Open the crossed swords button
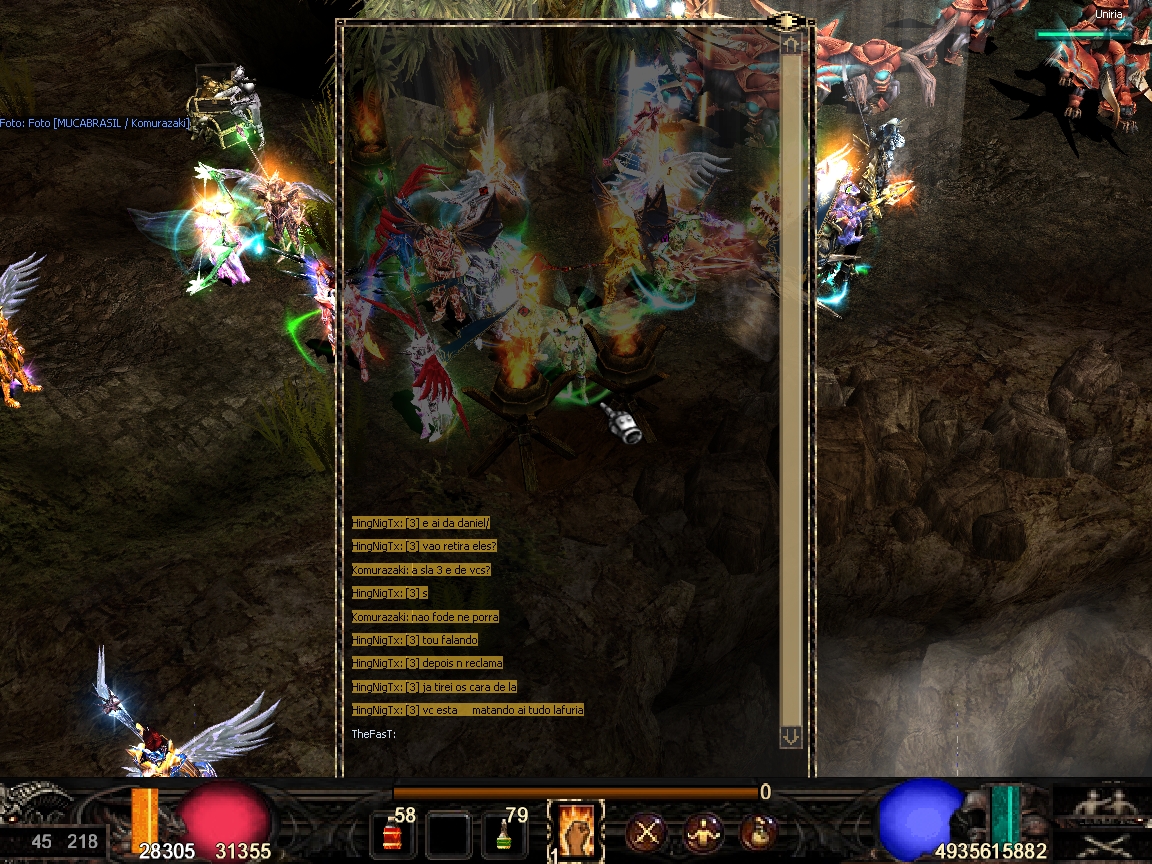 pos(647,831)
